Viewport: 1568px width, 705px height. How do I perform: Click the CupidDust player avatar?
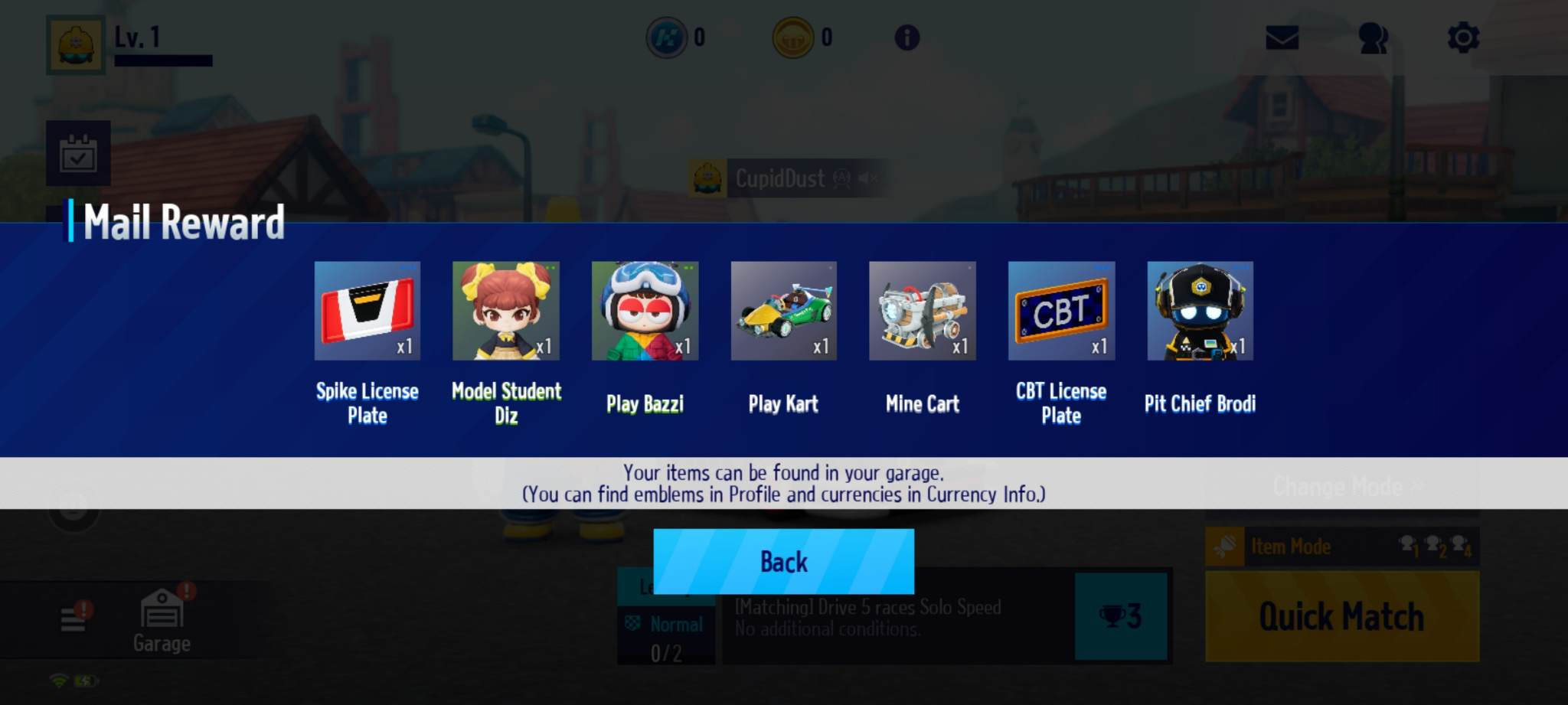(x=708, y=178)
